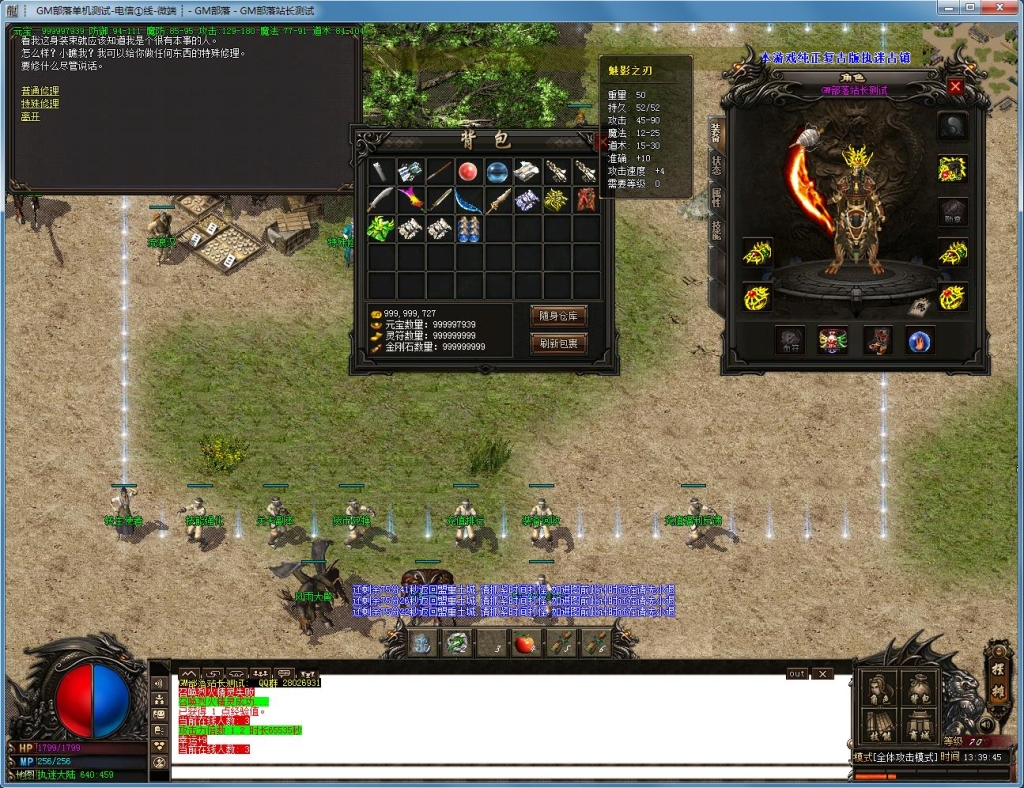Switch to the 属性 attributes tab
The height and width of the screenshot is (788, 1024).
click(x=716, y=197)
